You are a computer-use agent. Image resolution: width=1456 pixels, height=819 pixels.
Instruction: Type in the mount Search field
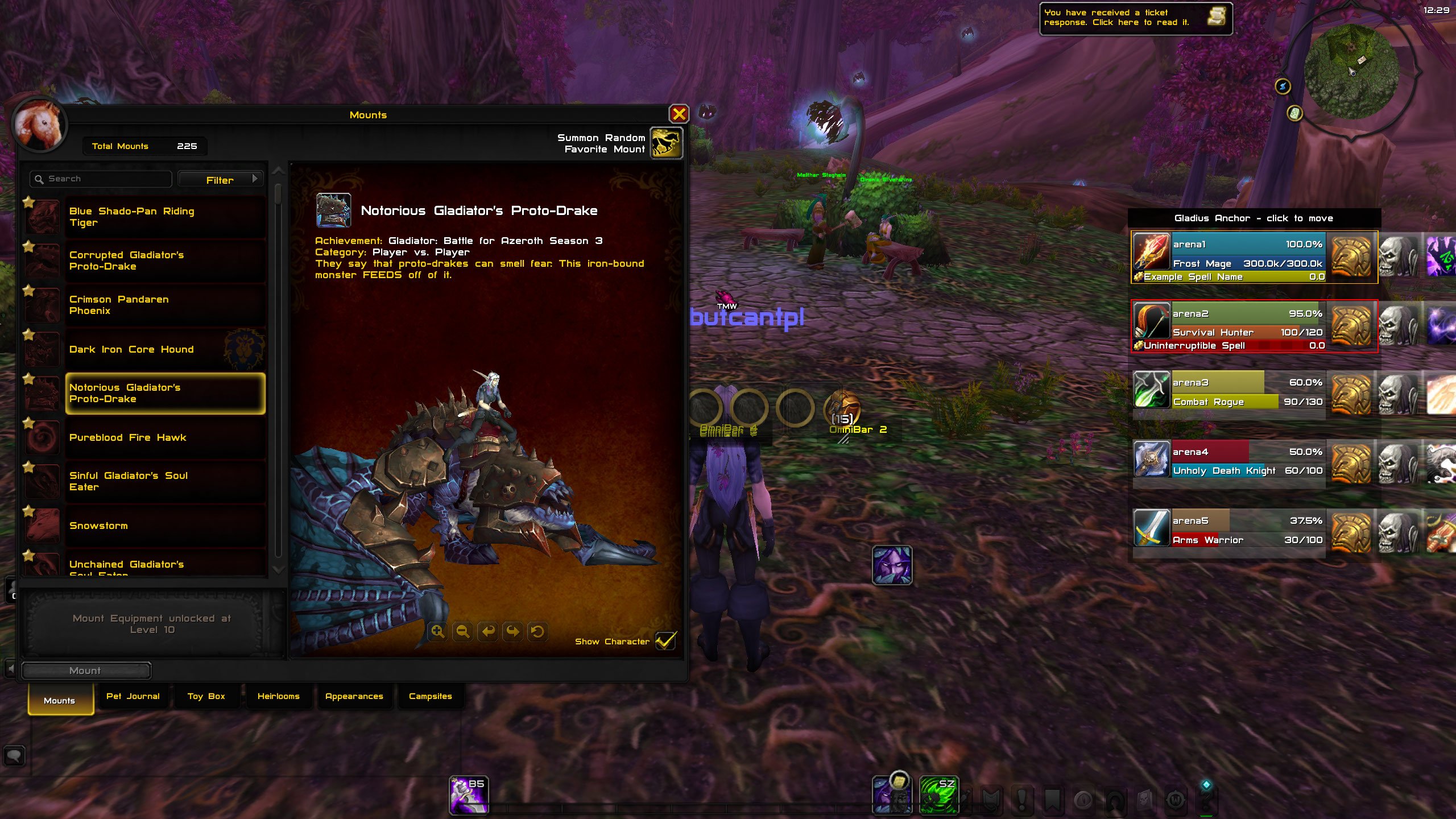(x=100, y=178)
